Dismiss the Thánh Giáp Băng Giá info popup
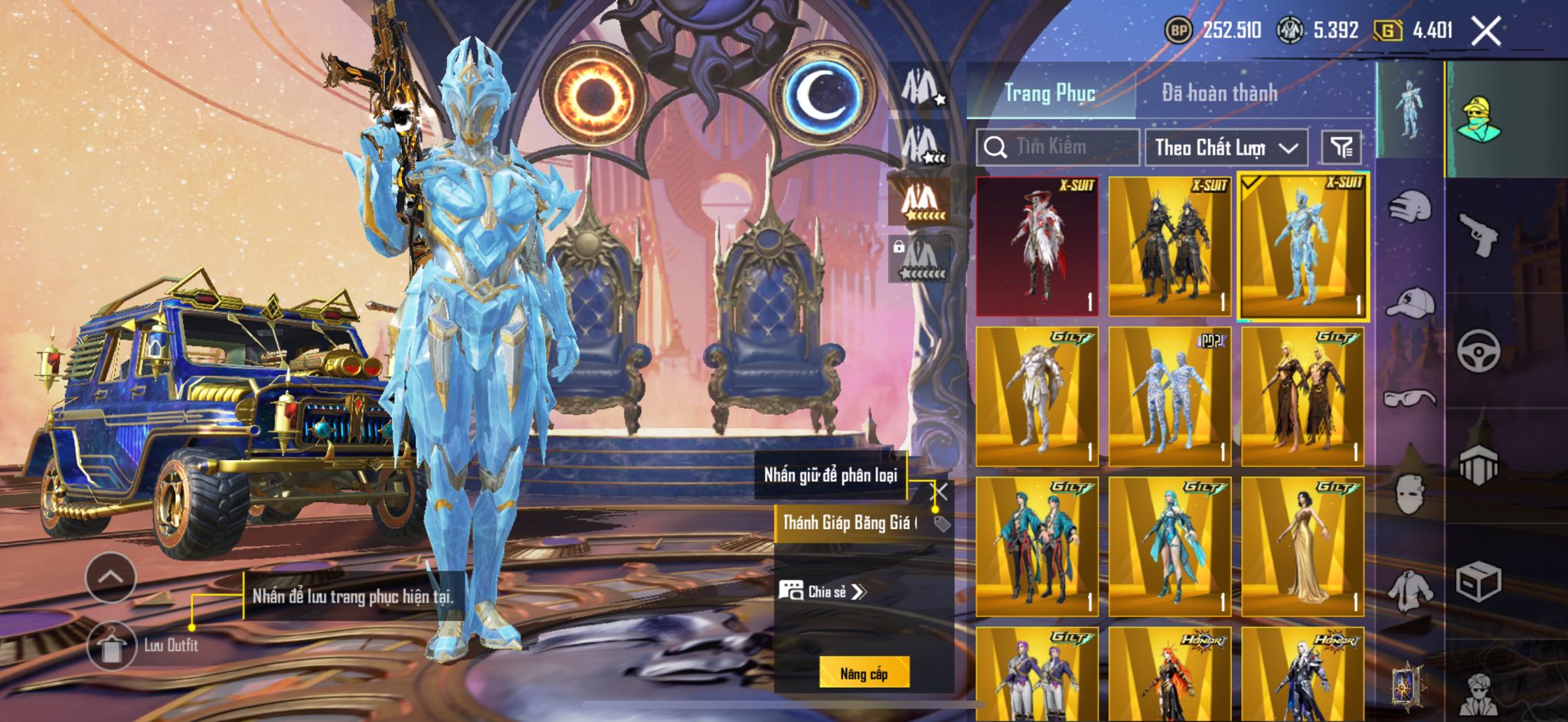The image size is (1568, 722). click(x=939, y=492)
